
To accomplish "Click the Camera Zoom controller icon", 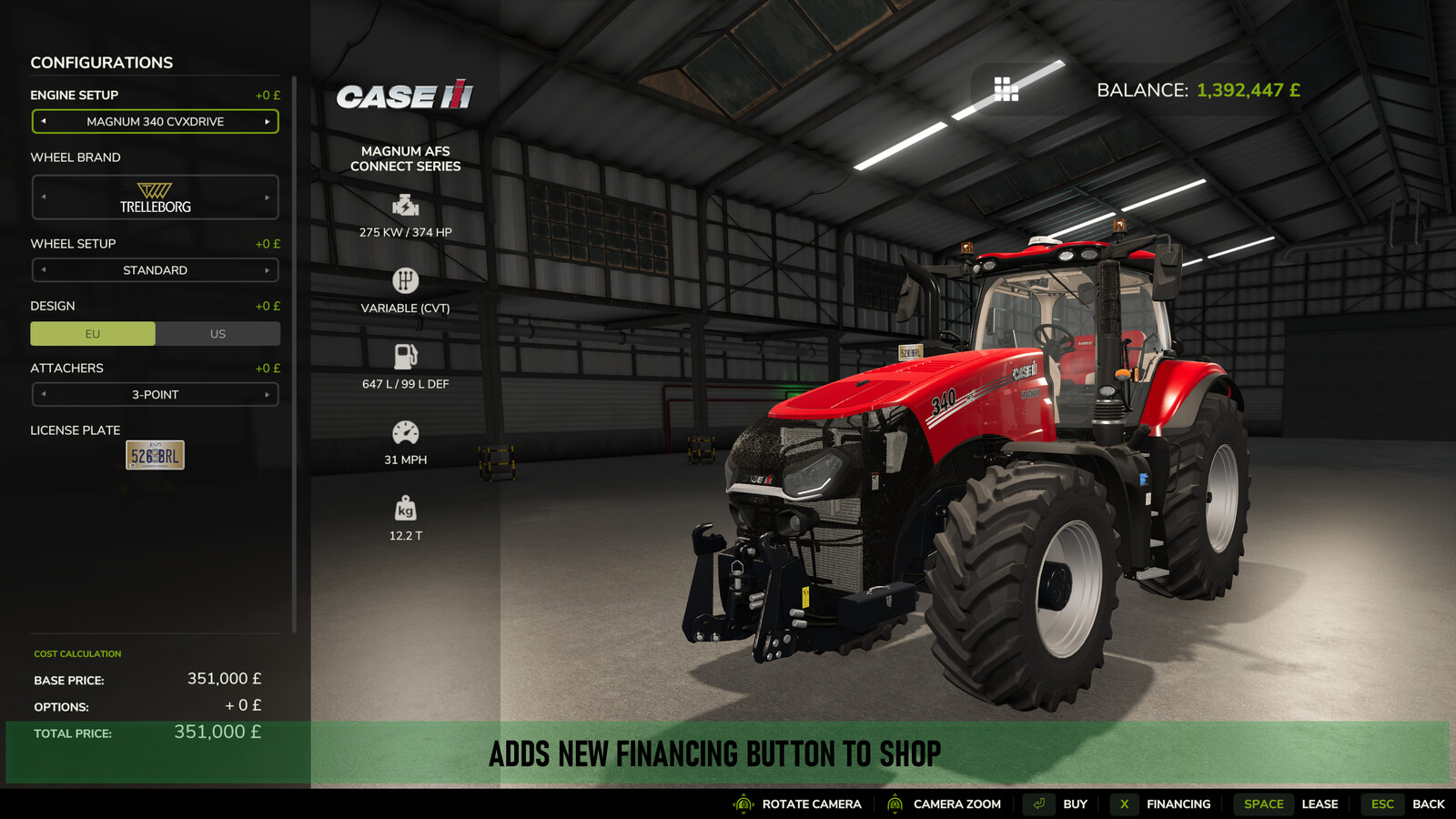I will [894, 804].
